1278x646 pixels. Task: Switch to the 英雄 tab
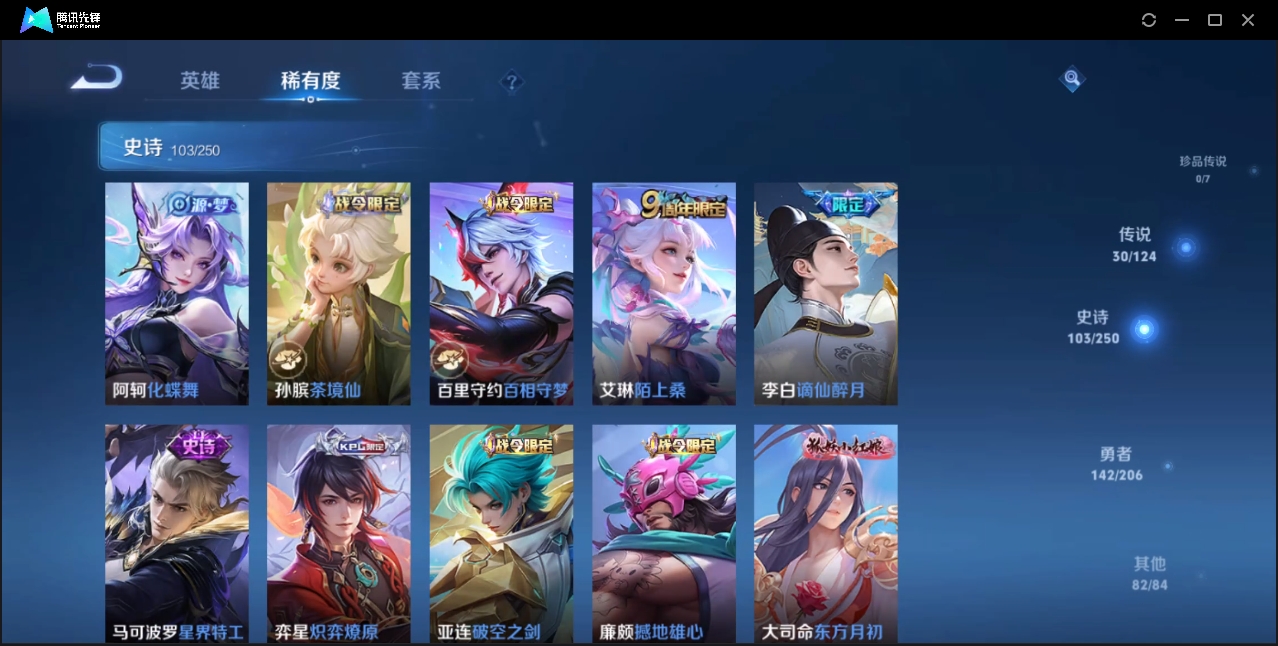click(x=200, y=81)
